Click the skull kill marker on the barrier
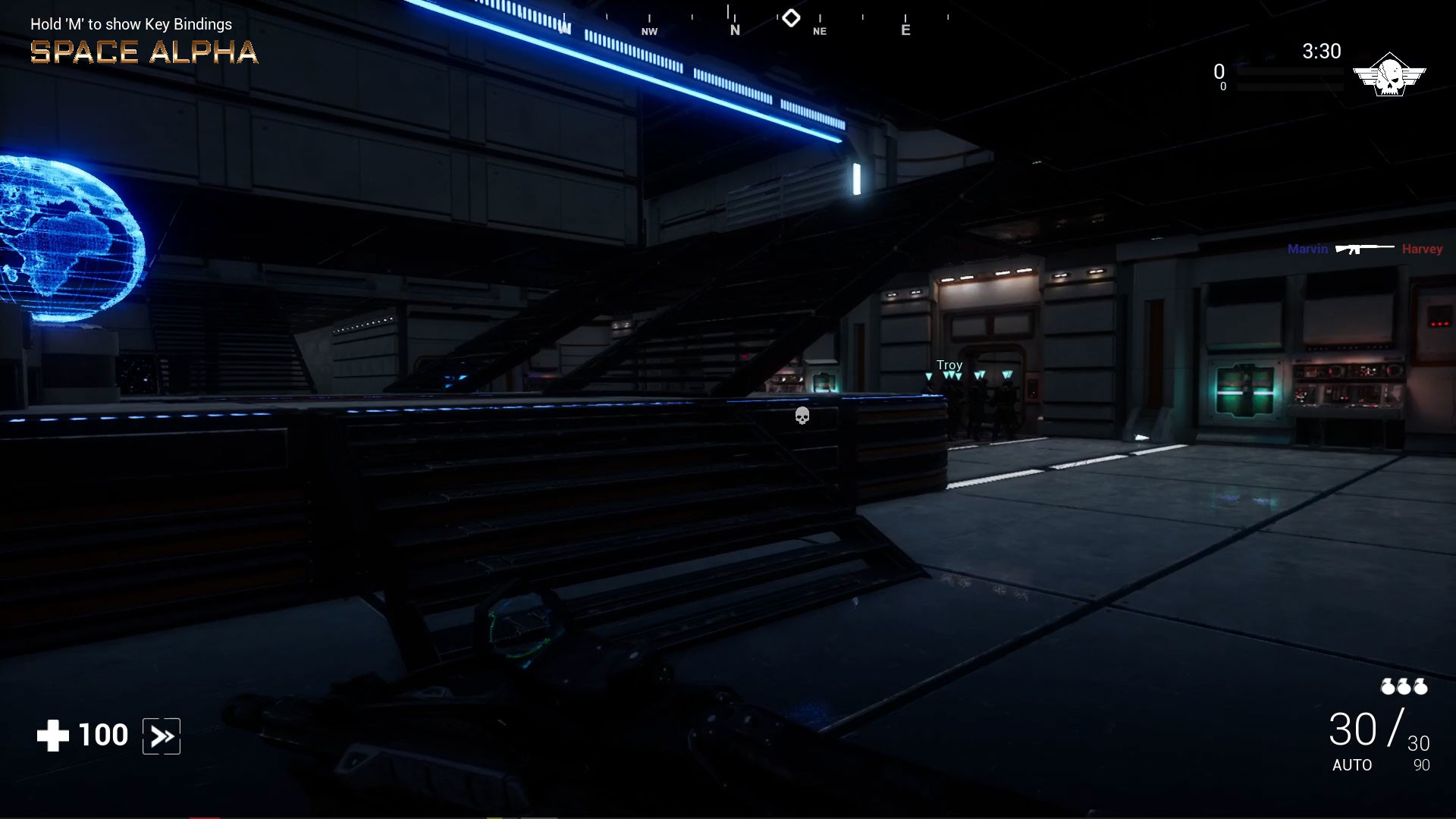 click(x=802, y=416)
